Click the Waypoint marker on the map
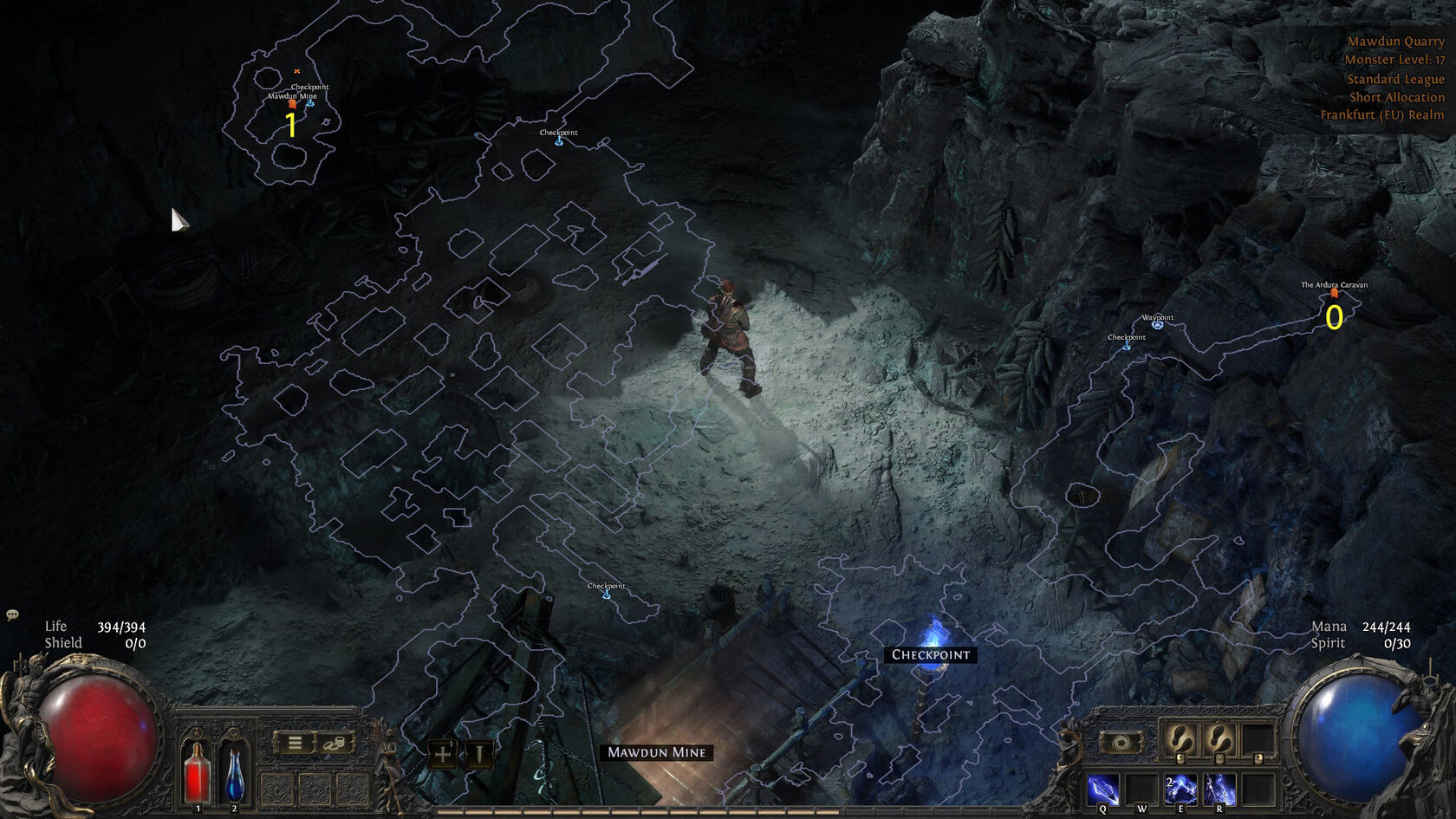 point(1157,324)
